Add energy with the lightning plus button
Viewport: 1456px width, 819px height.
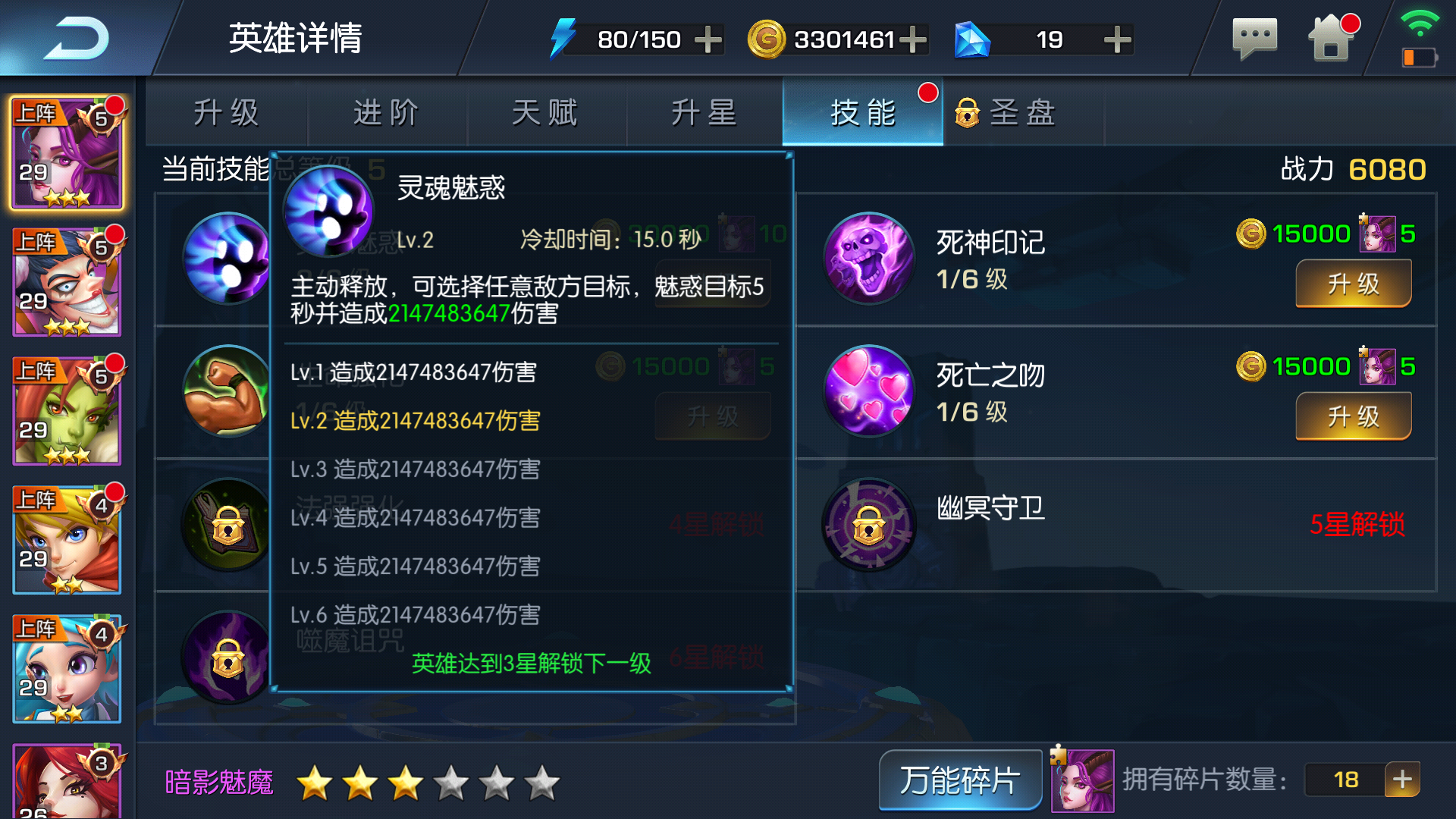pos(708,39)
